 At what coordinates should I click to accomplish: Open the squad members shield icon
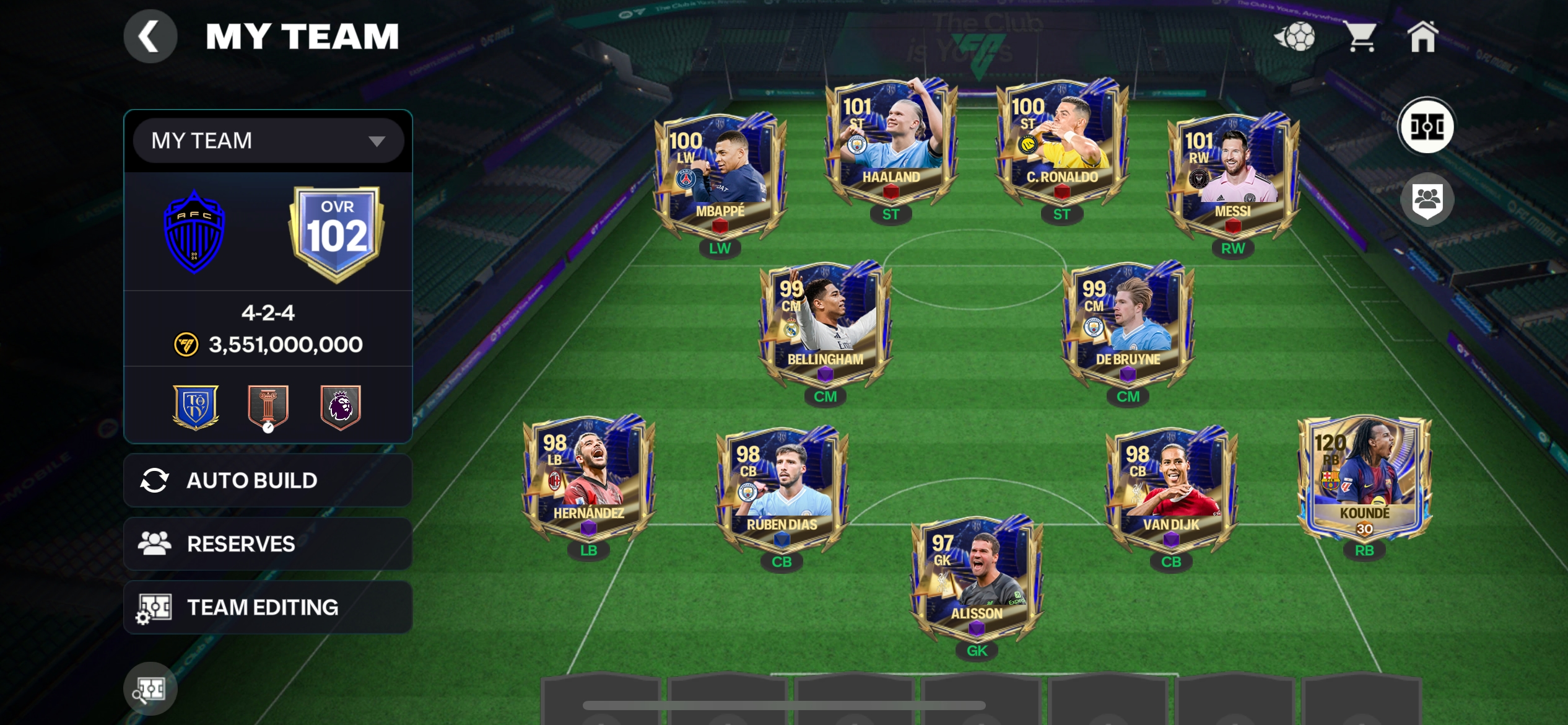pos(1427,200)
